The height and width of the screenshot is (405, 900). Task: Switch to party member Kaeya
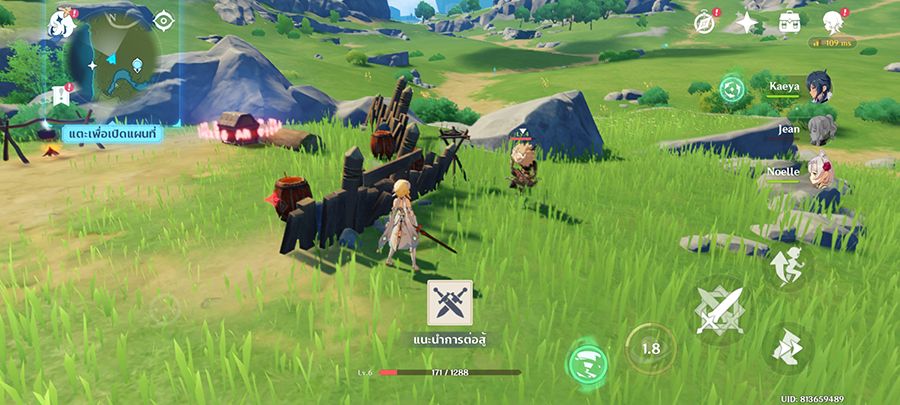[x=818, y=88]
